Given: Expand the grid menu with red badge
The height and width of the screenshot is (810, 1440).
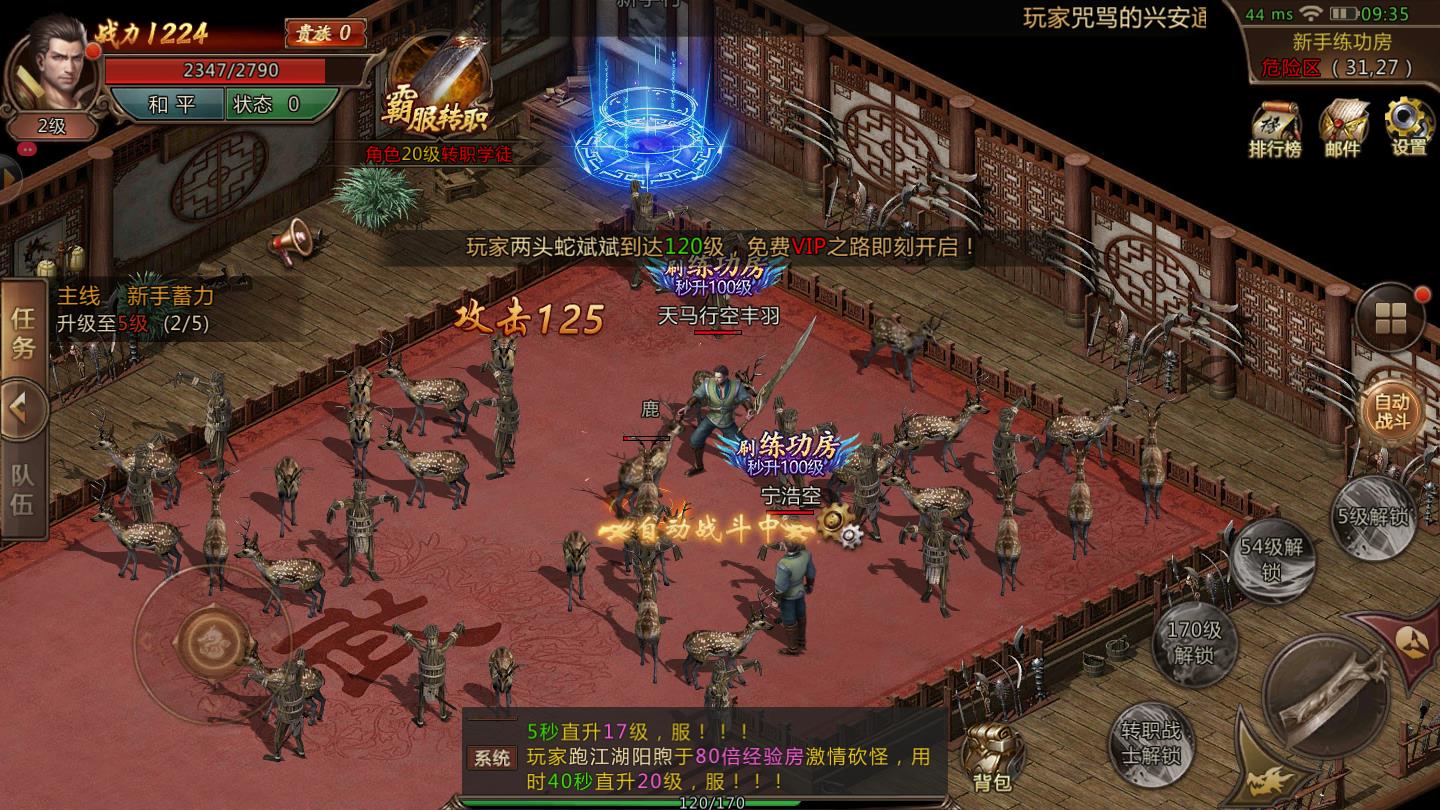Looking at the screenshot, I should [x=1390, y=316].
